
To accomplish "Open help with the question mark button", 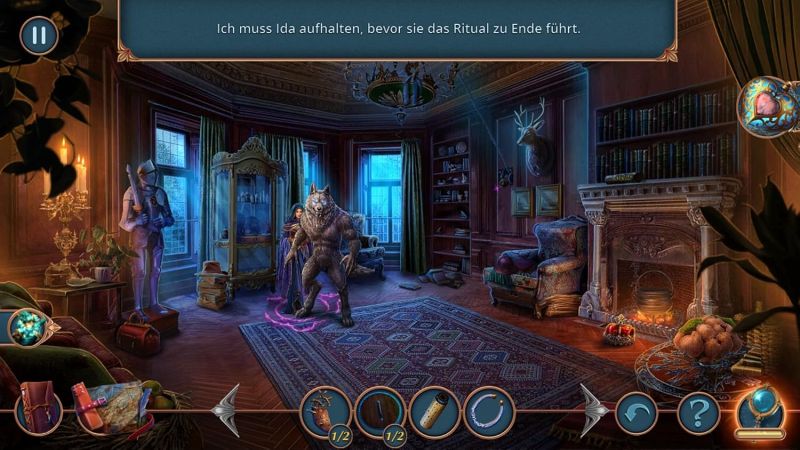I will [x=699, y=410].
